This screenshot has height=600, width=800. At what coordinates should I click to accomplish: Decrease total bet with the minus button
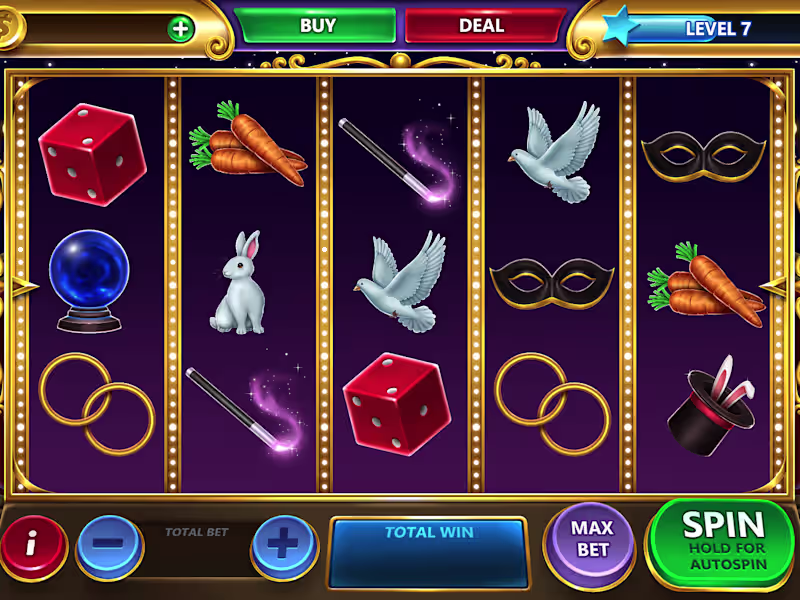pyautogui.click(x=108, y=545)
